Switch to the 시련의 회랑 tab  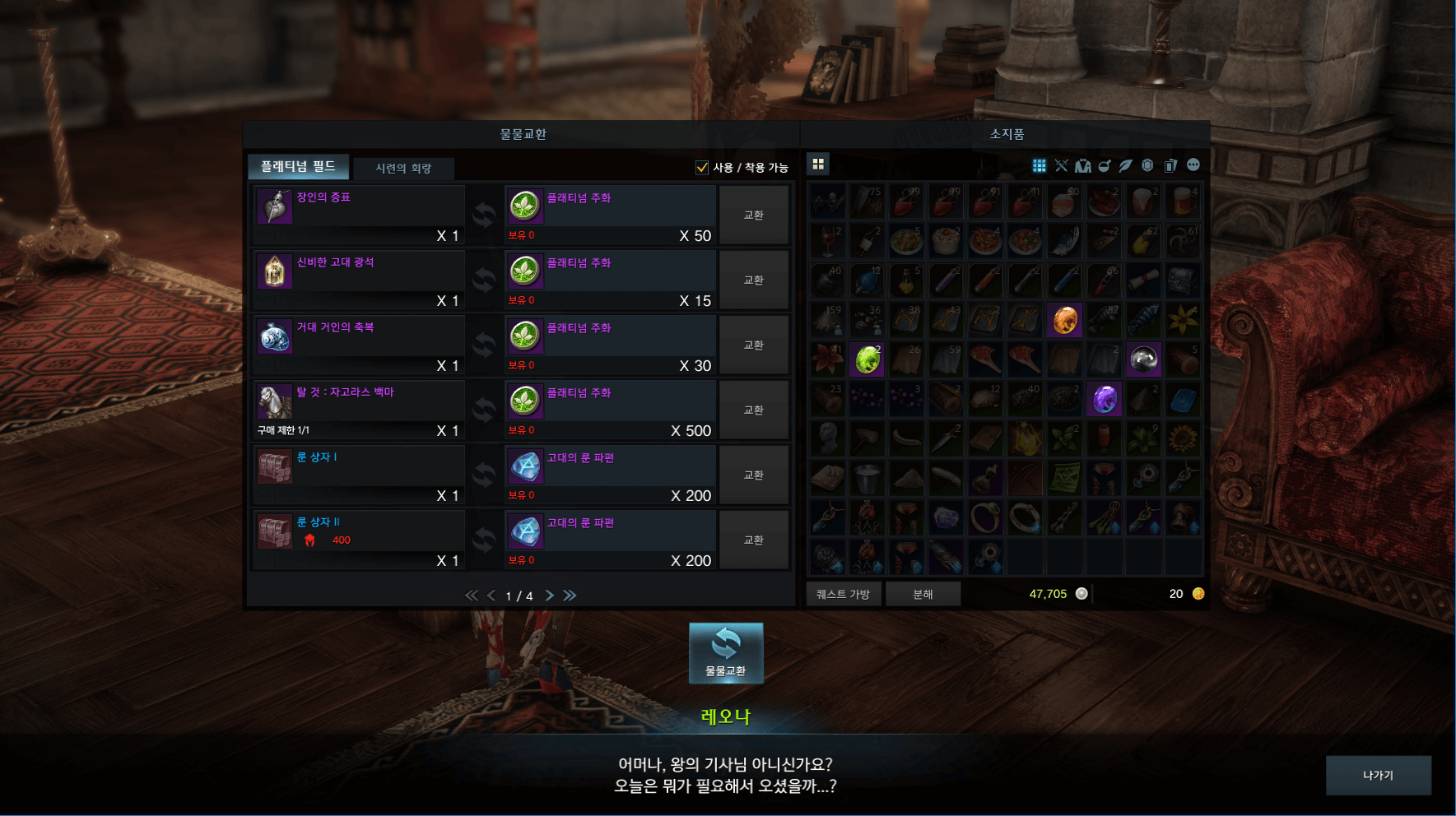pyautogui.click(x=403, y=169)
